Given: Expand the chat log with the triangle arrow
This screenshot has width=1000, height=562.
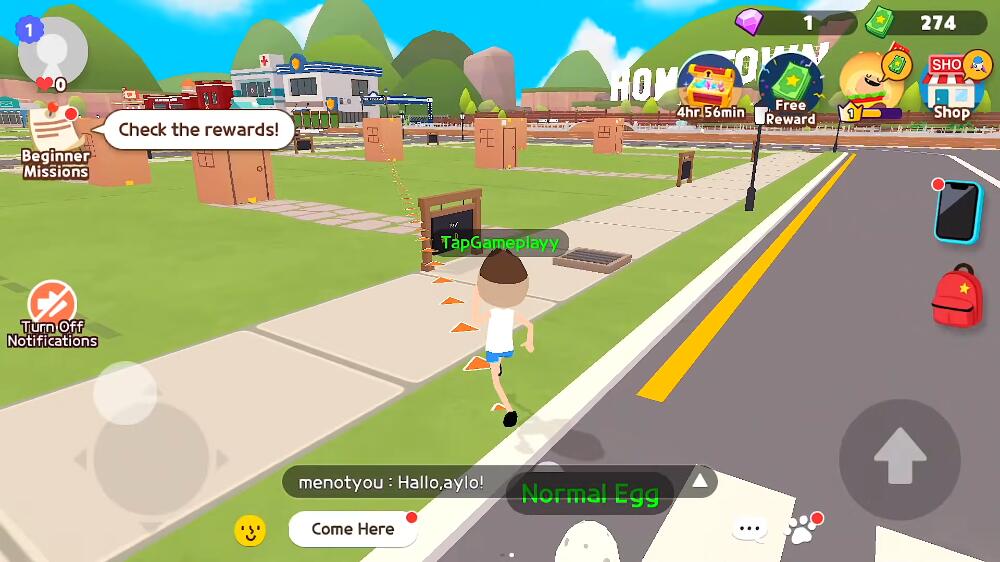Looking at the screenshot, I should click(700, 481).
